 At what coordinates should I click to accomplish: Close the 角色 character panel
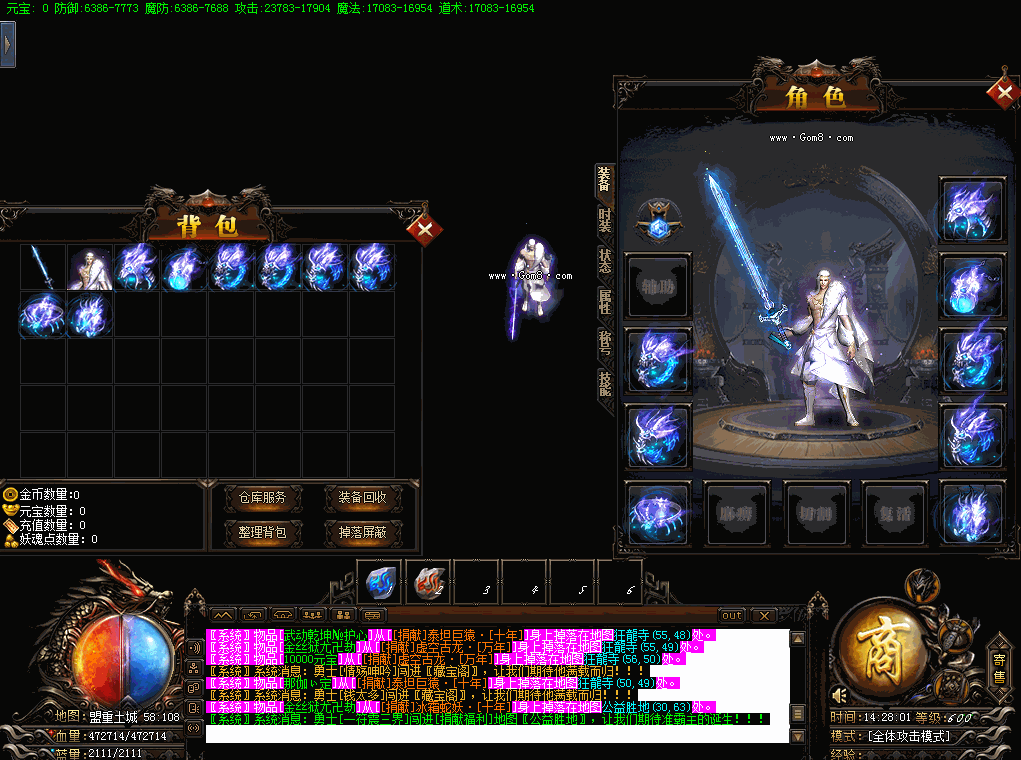[x=1001, y=94]
